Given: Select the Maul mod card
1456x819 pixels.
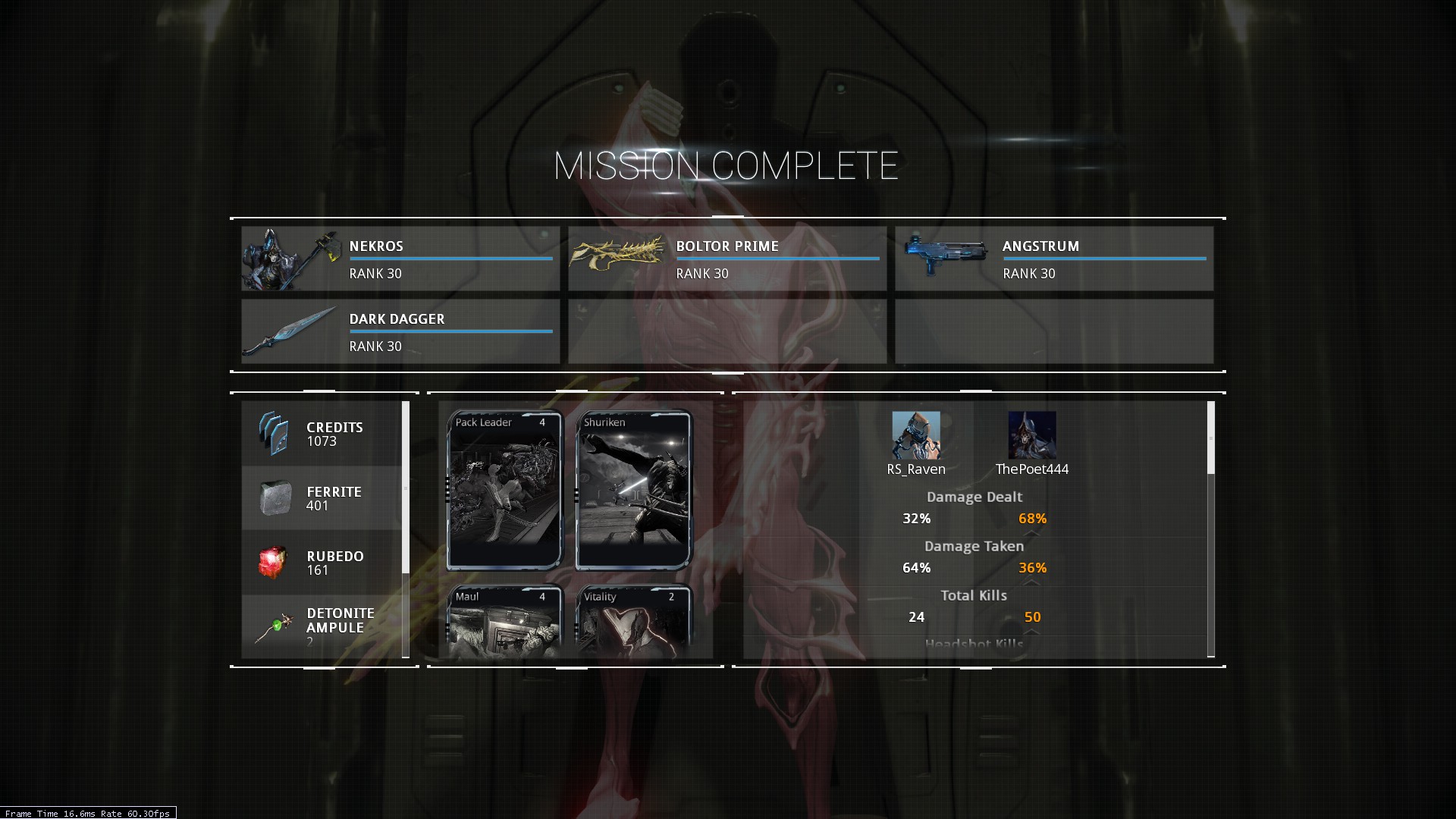Looking at the screenshot, I should 504,620.
